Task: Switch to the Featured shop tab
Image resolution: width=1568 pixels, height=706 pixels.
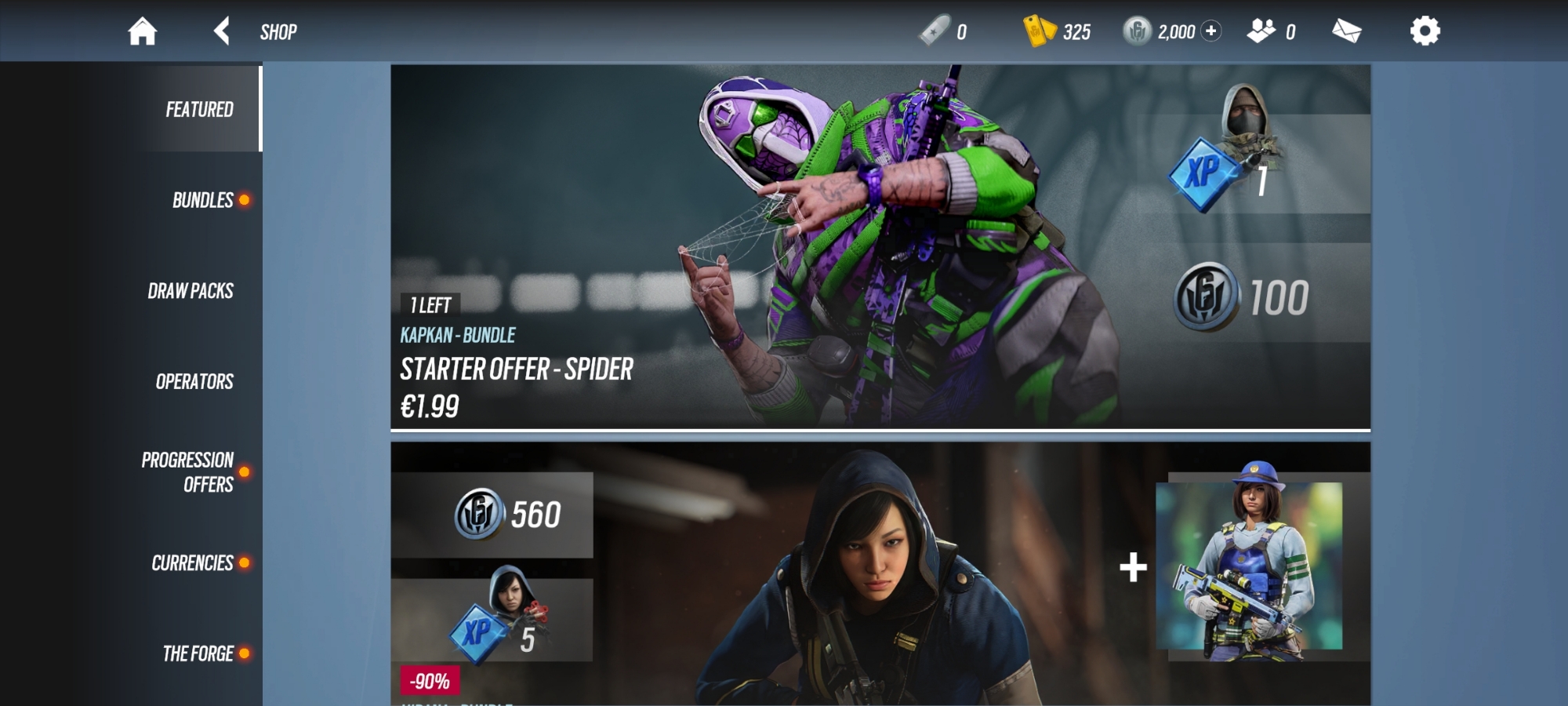Action: [199, 109]
